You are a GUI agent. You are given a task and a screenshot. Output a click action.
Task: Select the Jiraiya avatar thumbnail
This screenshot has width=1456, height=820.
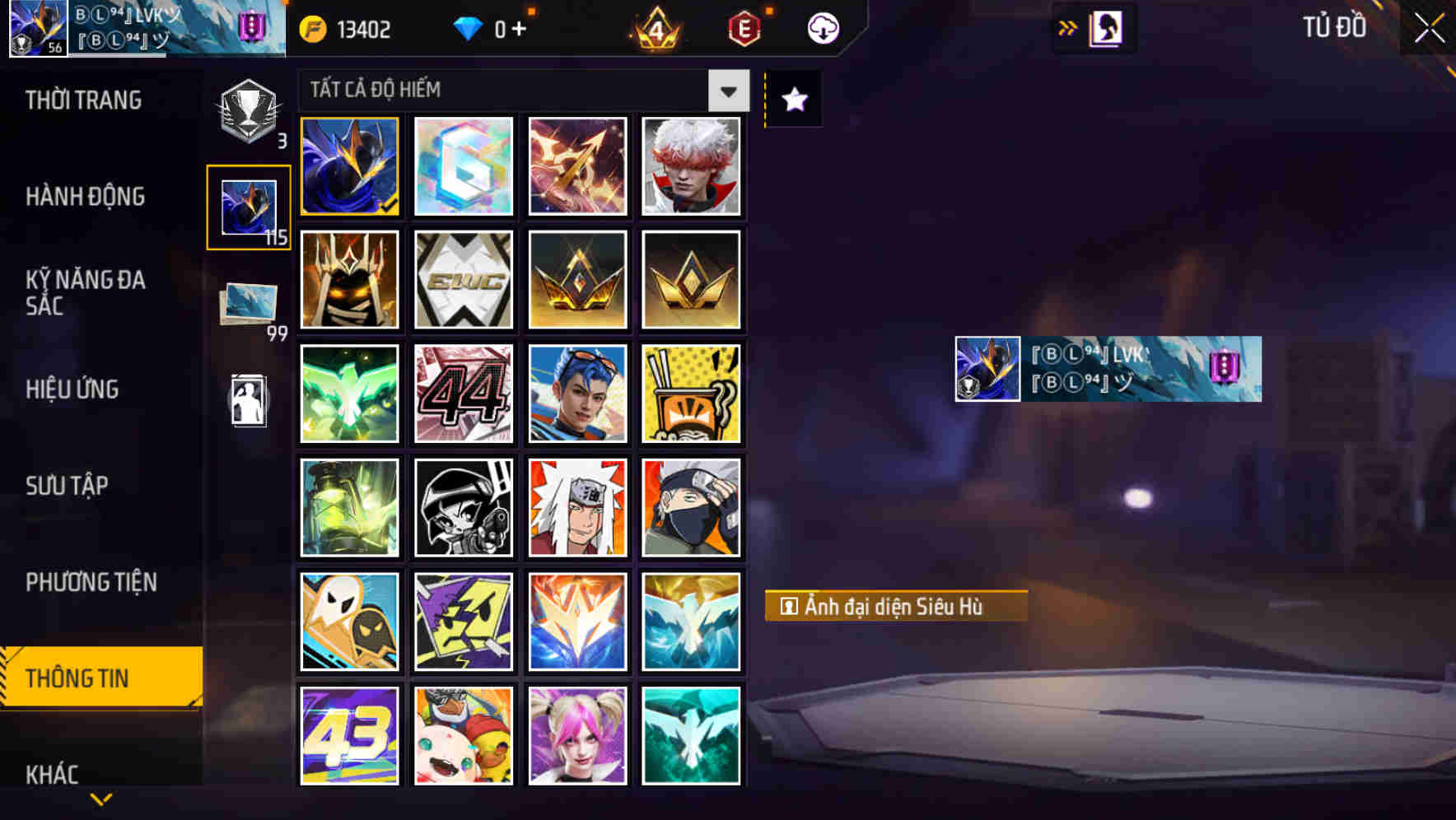coord(577,507)
